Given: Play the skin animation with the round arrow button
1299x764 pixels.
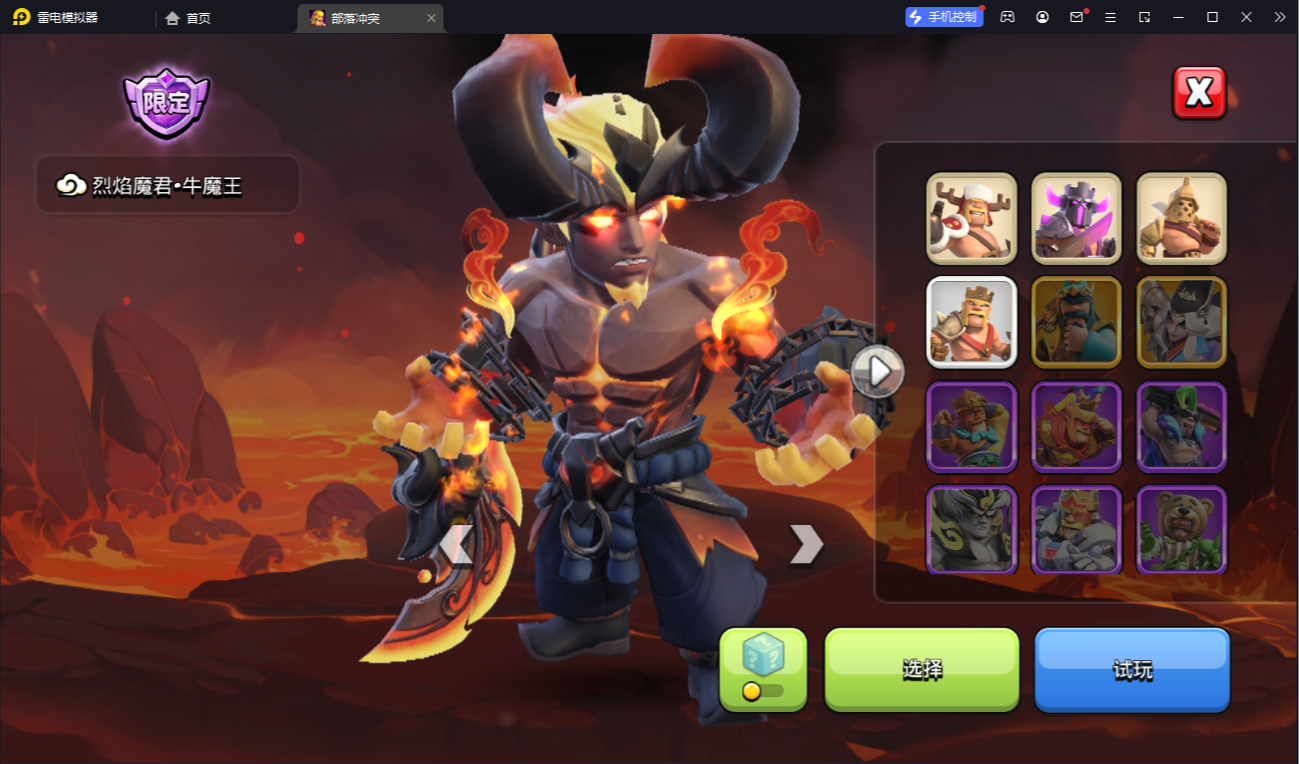Looking at the screenshot, I should (878, 371).
